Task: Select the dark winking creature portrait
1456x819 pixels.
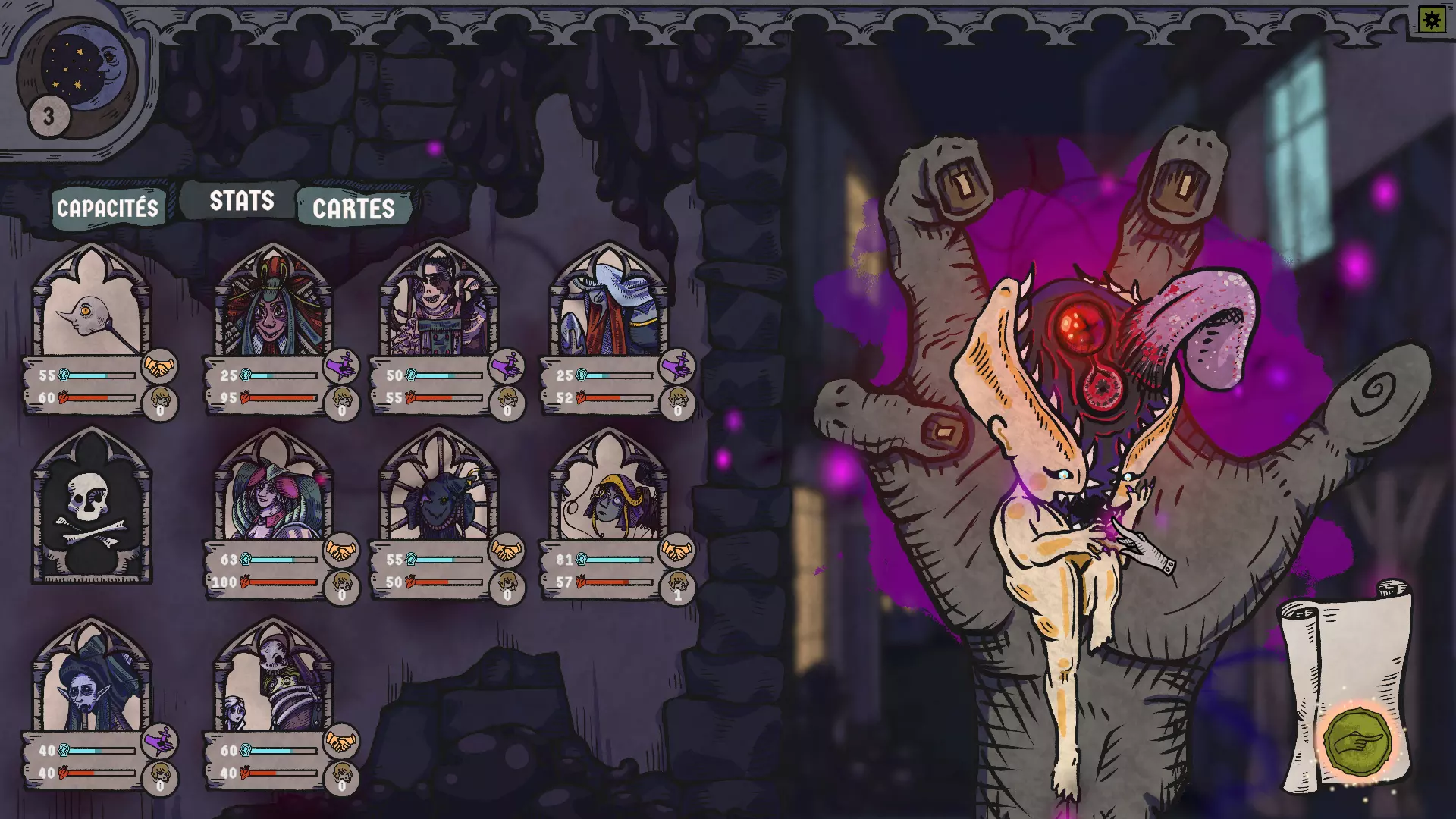Action: (x=438, y=493)
